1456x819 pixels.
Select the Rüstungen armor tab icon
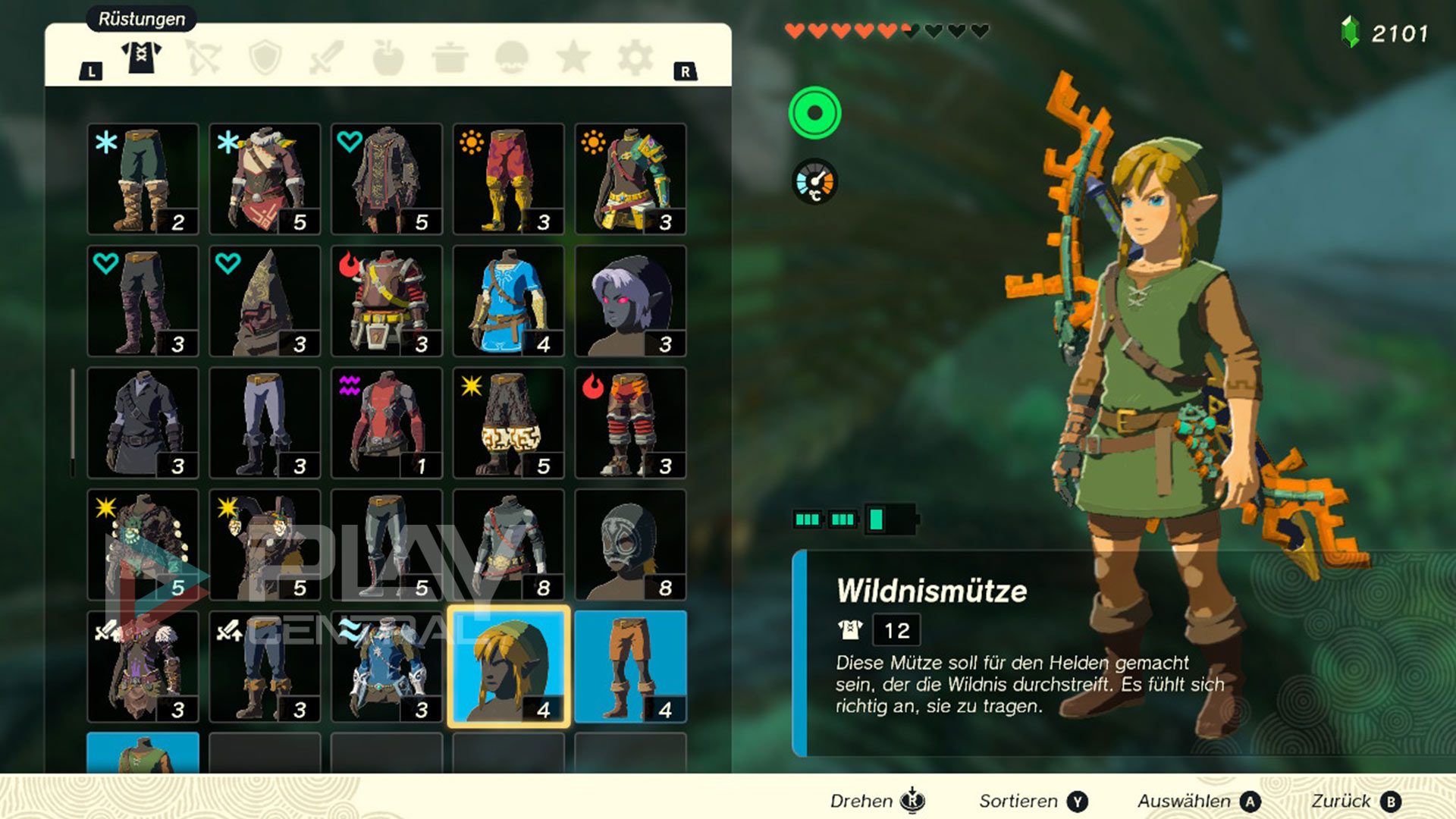(142, 58)
